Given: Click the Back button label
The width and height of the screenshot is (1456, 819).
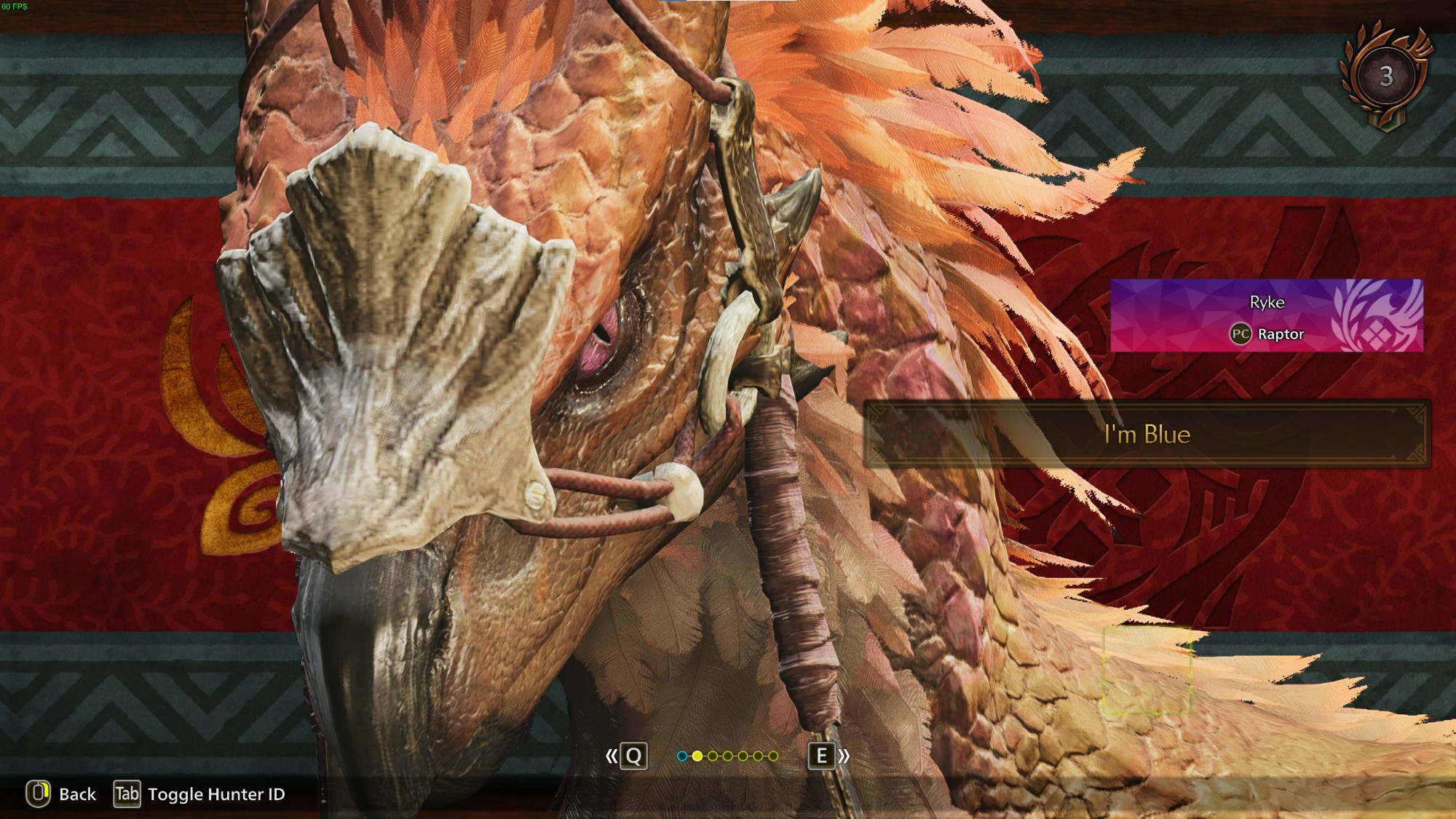Looking at the screenshot, I should click(x=76, y=794).
